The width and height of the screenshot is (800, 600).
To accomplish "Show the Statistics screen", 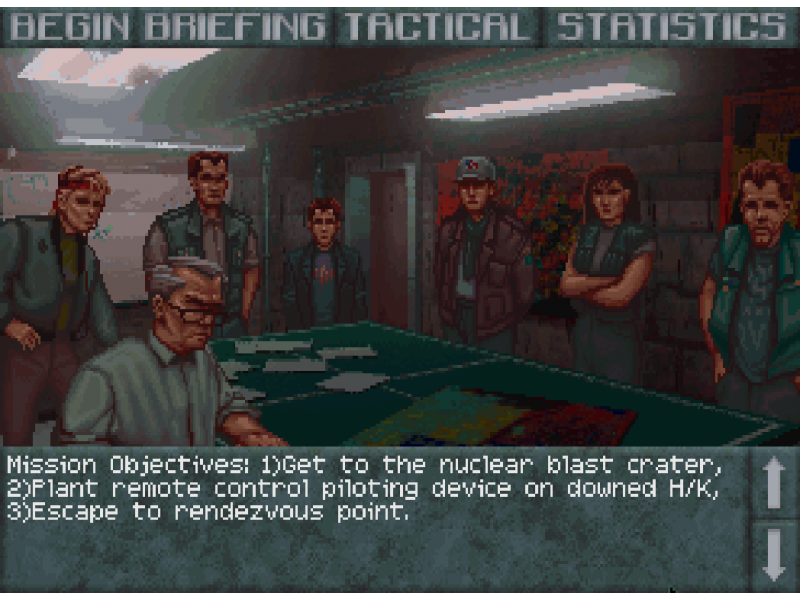I will (x=671, y=26).
